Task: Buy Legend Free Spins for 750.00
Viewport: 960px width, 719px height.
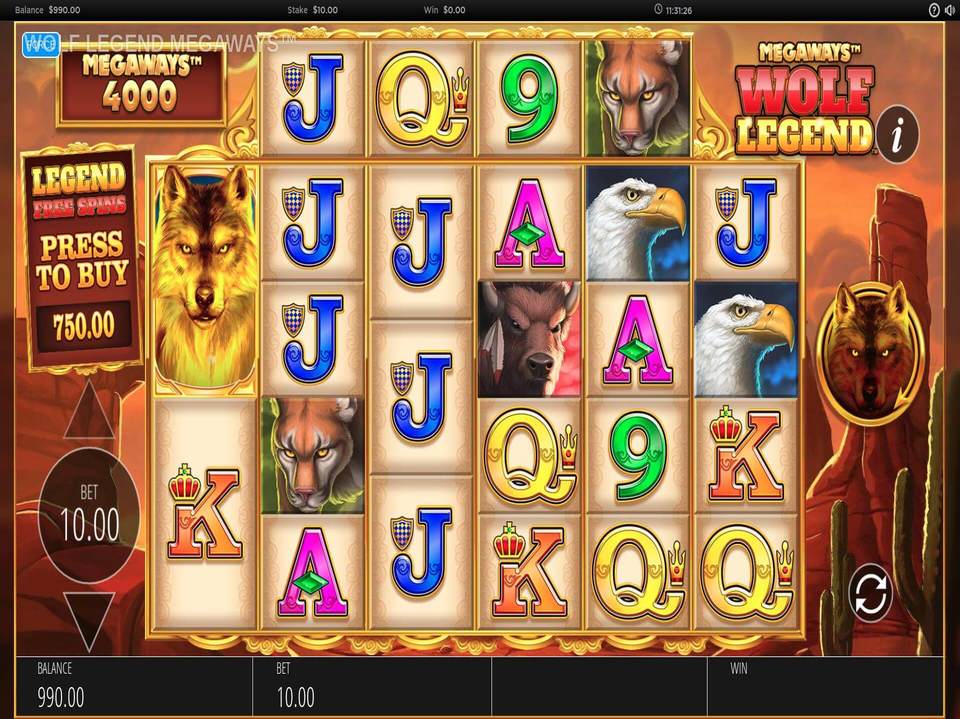Action: (82, 258)
